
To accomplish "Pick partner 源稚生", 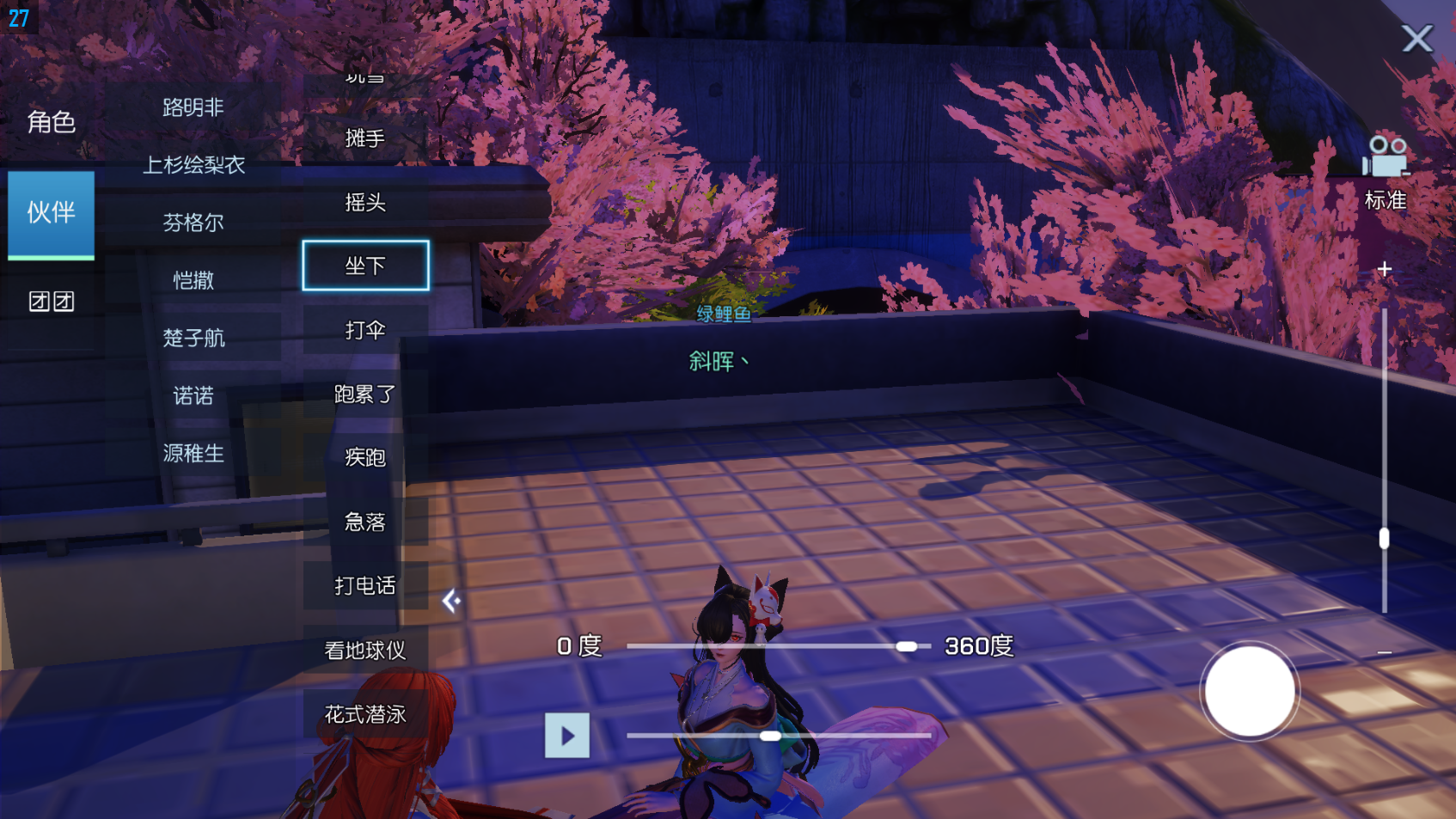I will 193,453.
